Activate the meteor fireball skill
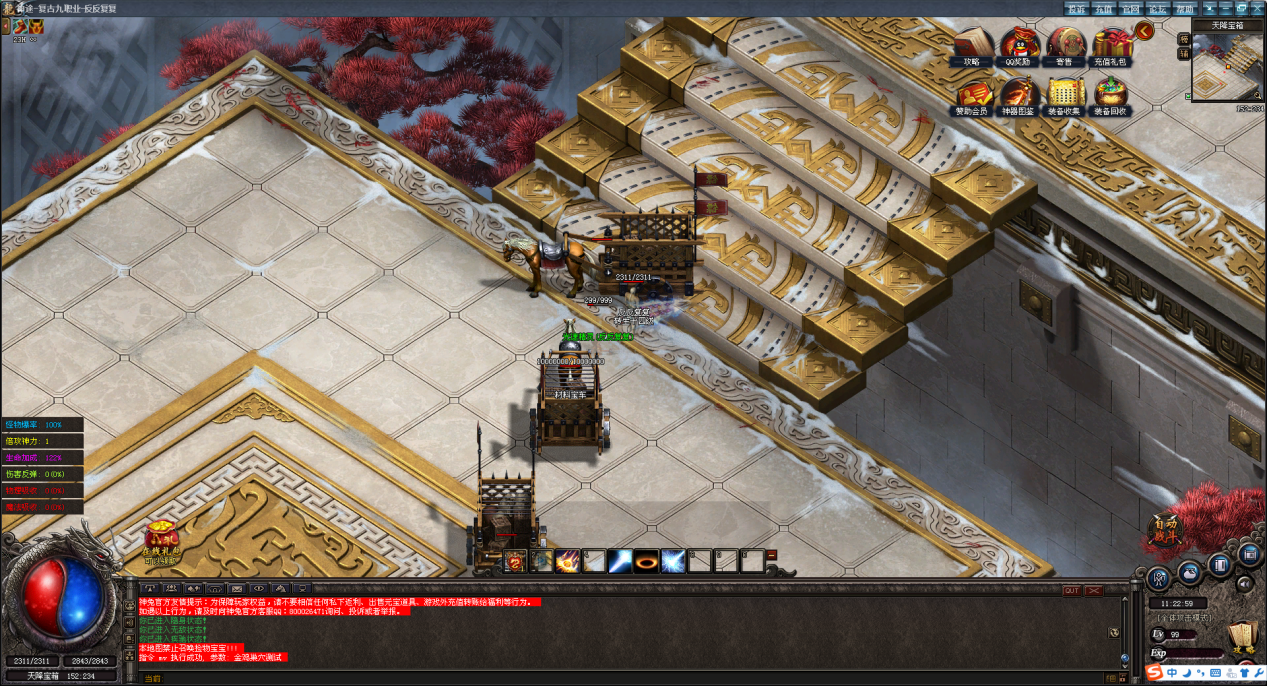The image size is (1267, 686). click(x=568, y=561)
